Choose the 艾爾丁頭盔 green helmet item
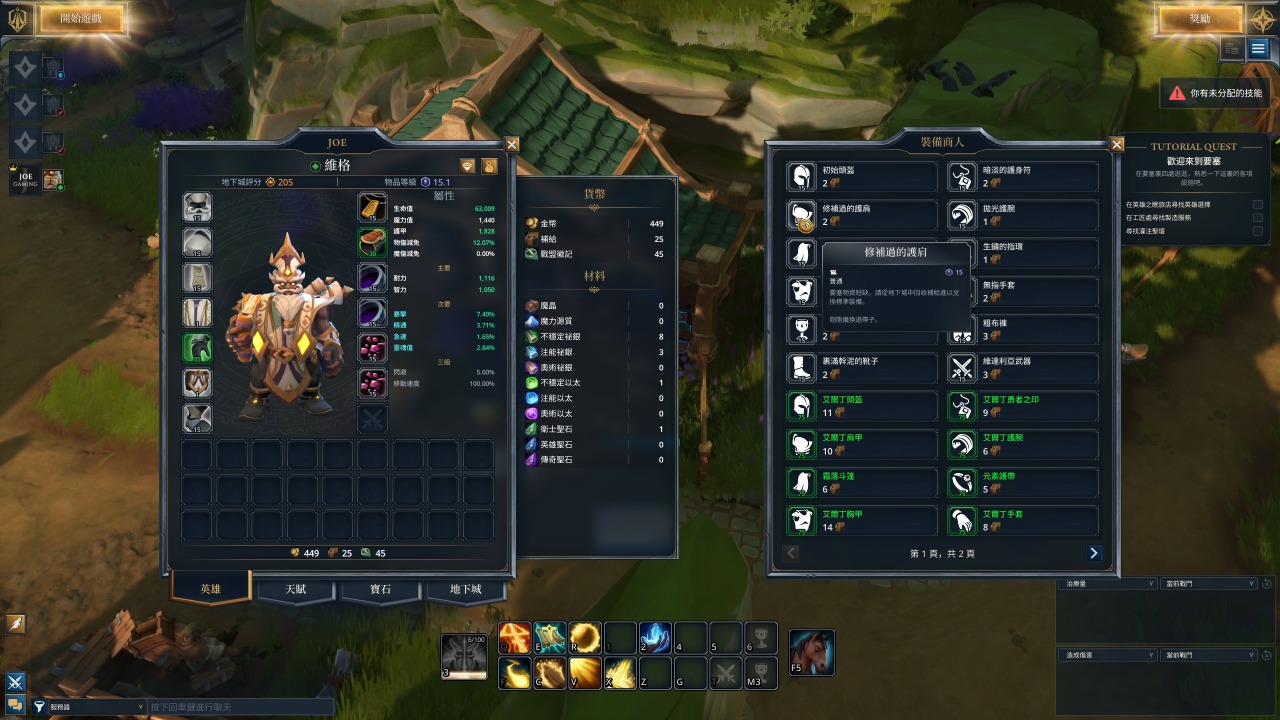Screen dimensions: 1280x720 (x=862, y=406)
